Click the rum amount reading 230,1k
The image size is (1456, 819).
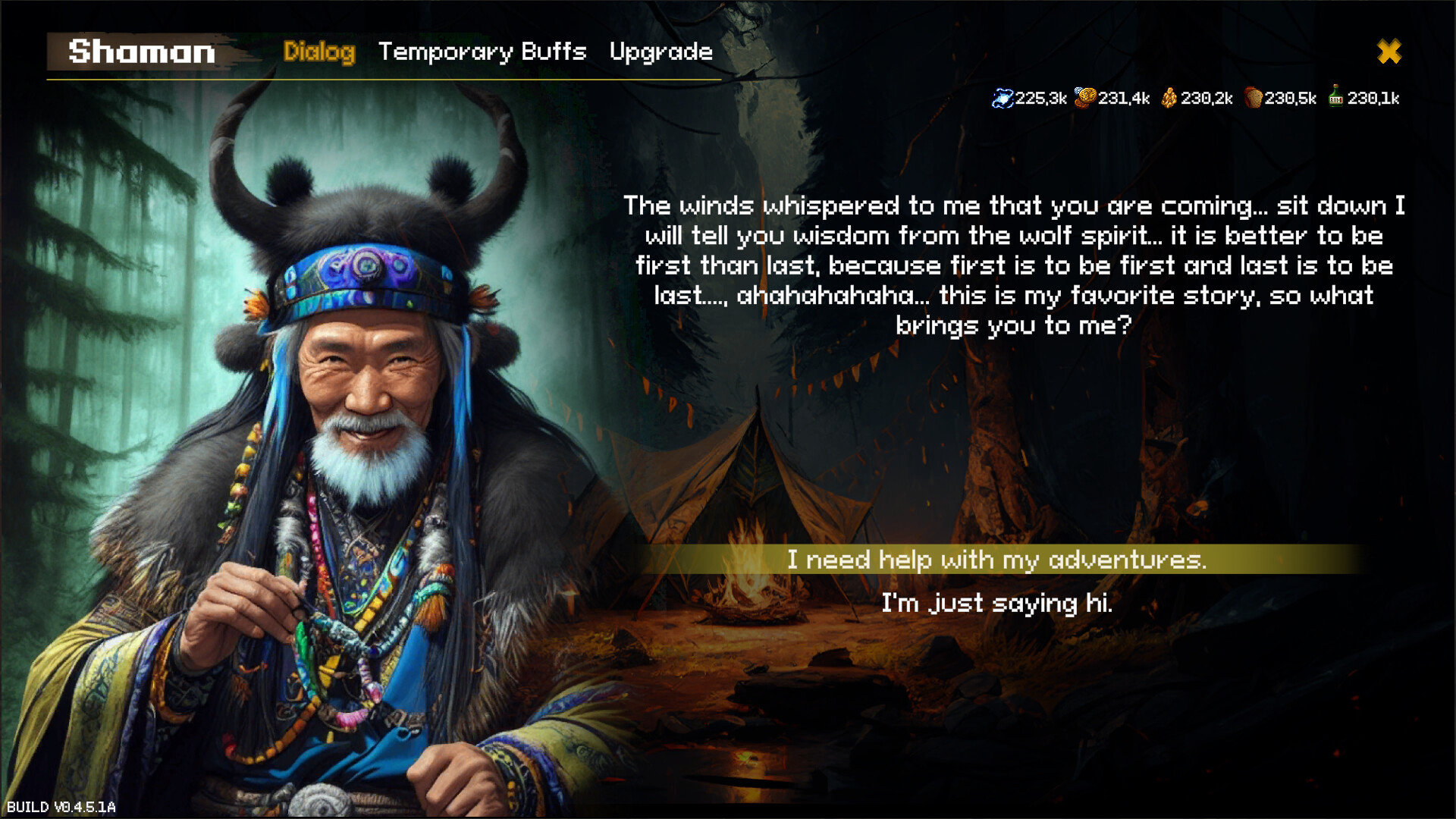pos(1374,97)
